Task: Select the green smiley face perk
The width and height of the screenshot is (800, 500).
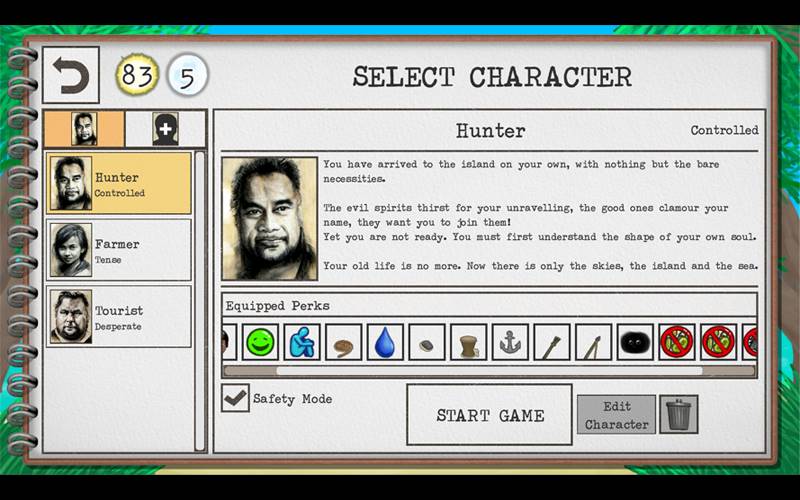Action: click(260, 342)
